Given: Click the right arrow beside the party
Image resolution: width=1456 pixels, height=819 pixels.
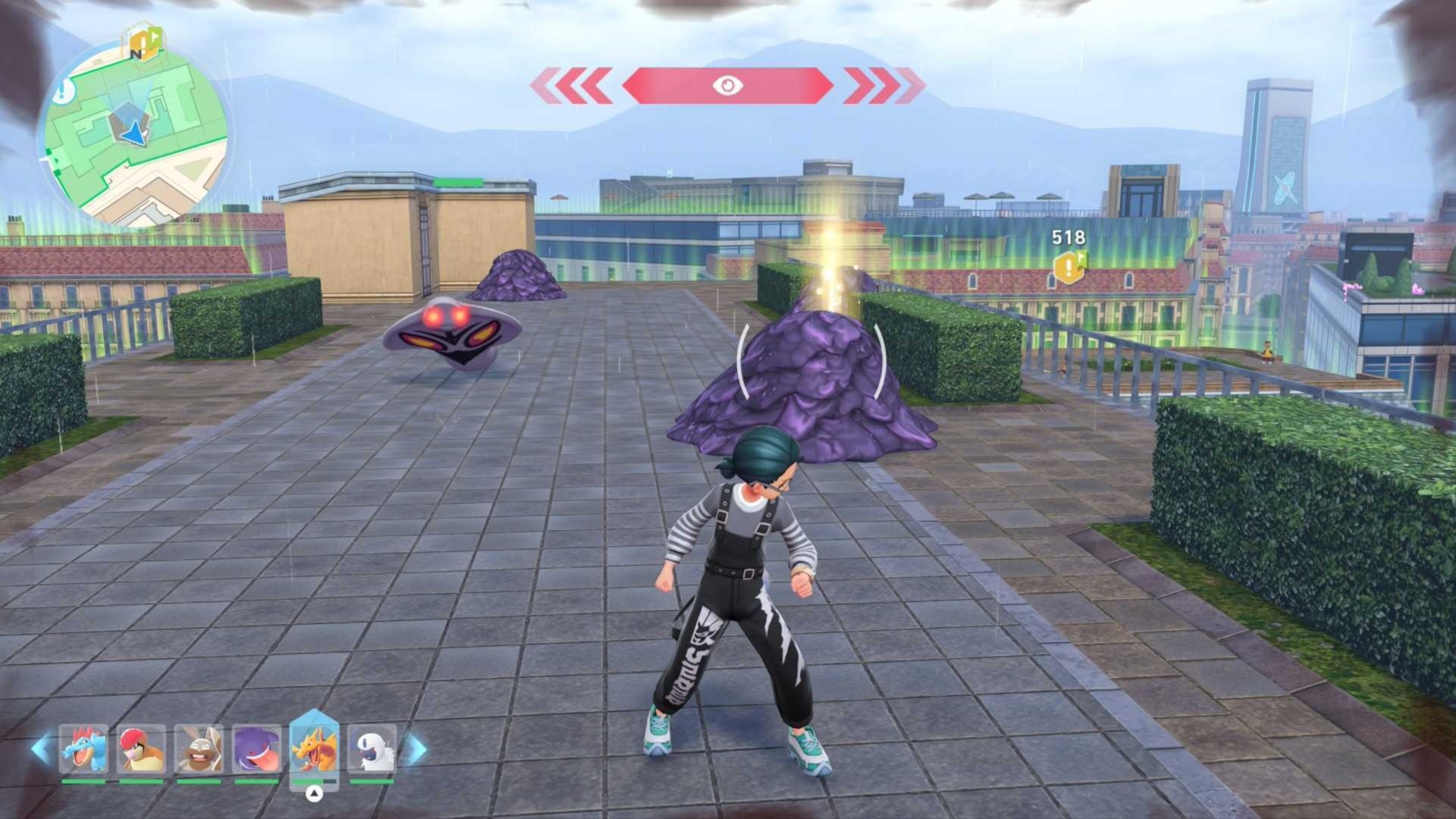Looking at the screenshot, I should coord(416,749).
